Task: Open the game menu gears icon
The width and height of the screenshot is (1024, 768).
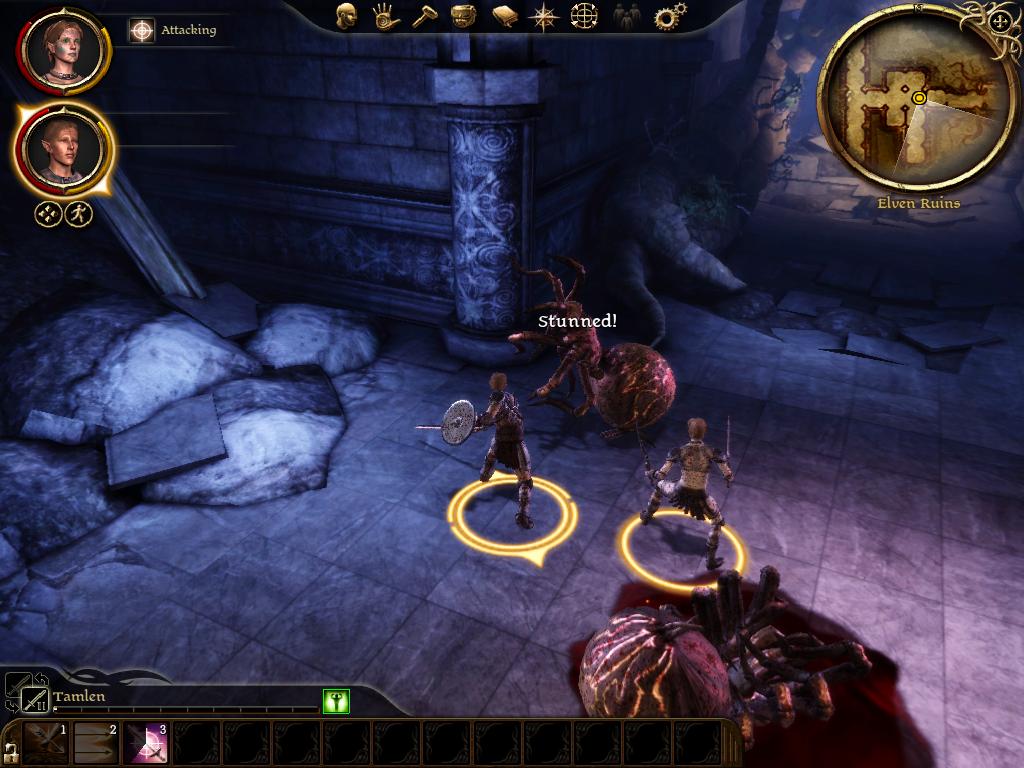Action: (x=669, y=16)
